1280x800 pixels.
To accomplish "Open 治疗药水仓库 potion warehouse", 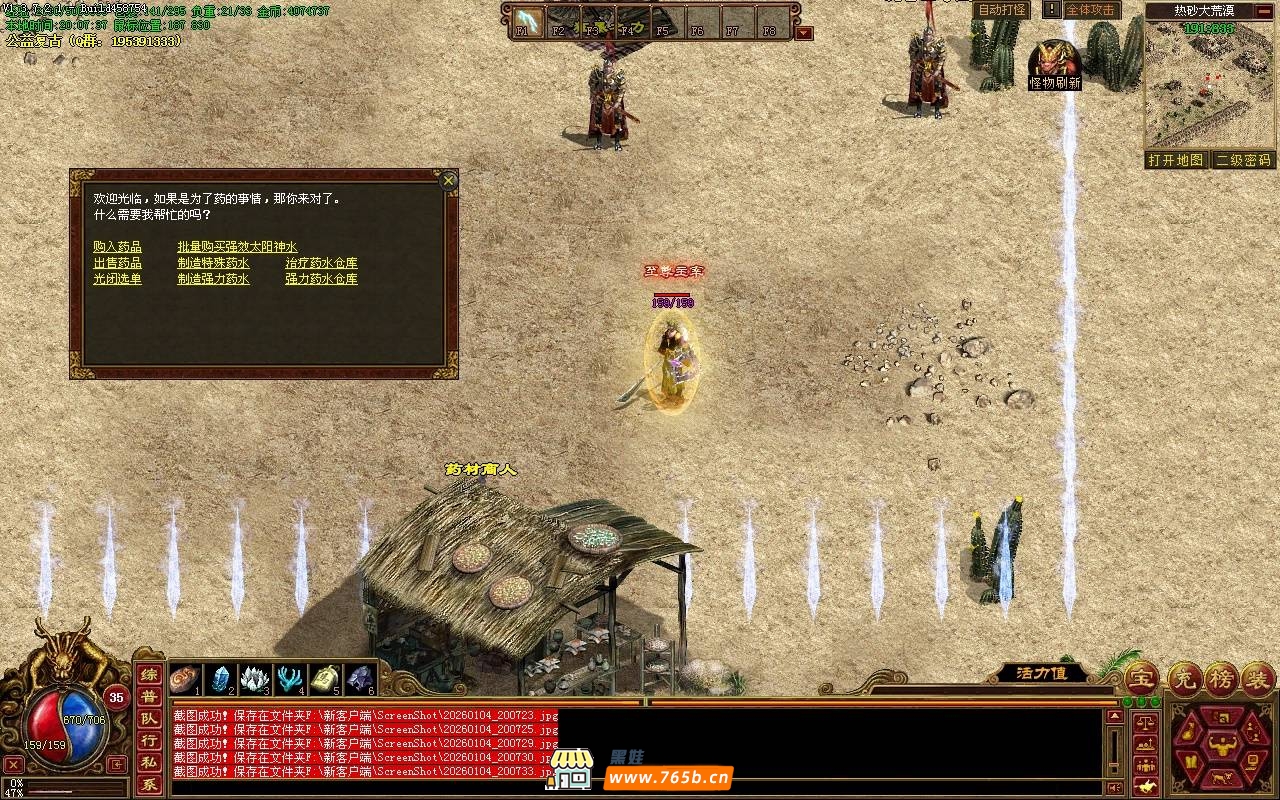I will [x=321, y=263].
